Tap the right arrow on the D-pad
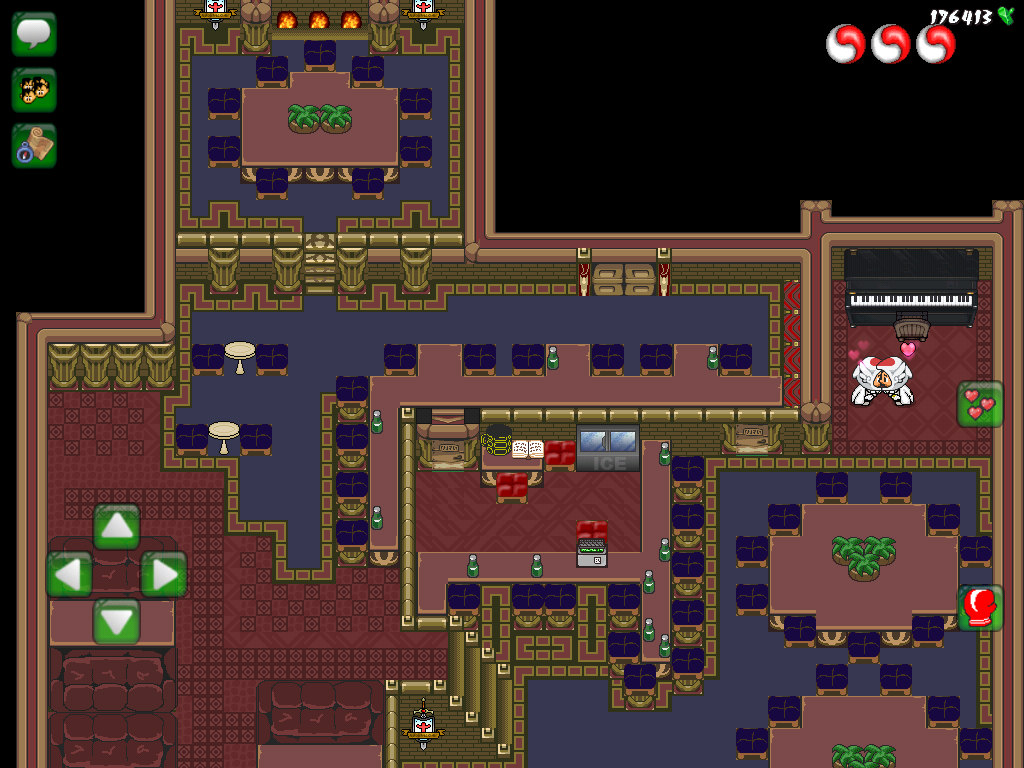This screenshot has height=768, width=1024. (x=163, y=575)
